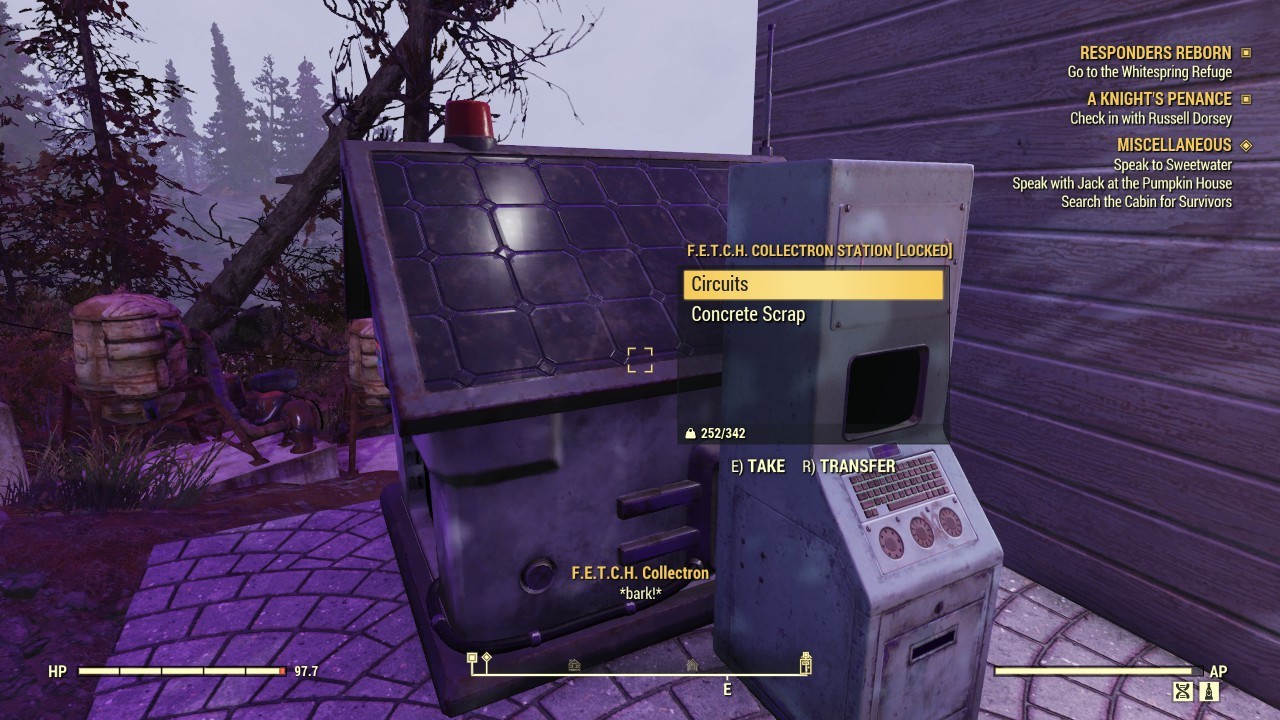The height and width of the screenshot is (720, 1280).
Task: Click the DNA mutation icon near the AP bar
Action: (x=1183, y=692)
